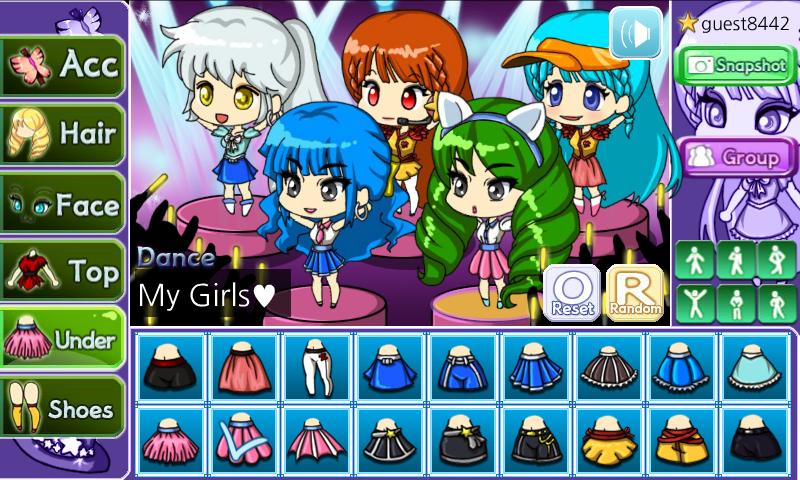Image resolution: width=800 pixels, height=480 pixels.
Task: Randomize the outfit with the Random button
Action: point(634,293)
